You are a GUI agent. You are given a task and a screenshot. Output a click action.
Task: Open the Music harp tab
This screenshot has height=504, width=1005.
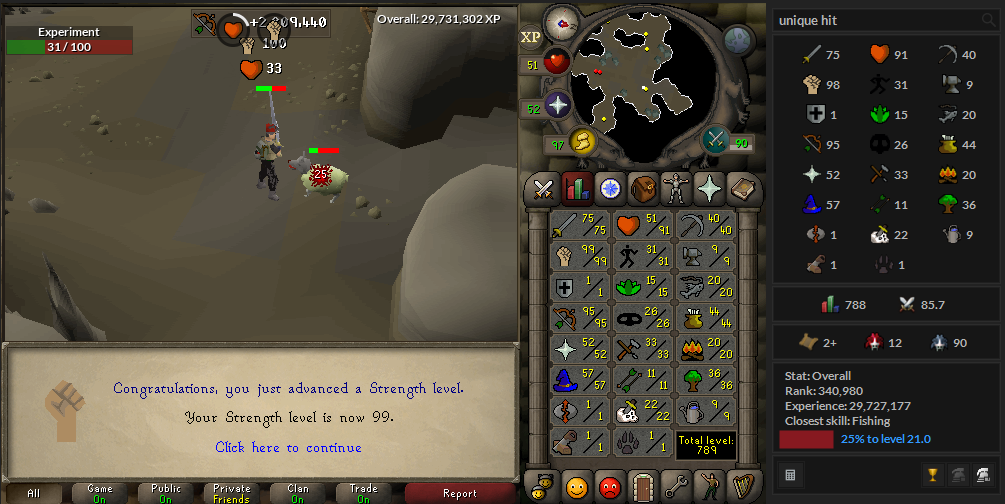tap(741, 487)
